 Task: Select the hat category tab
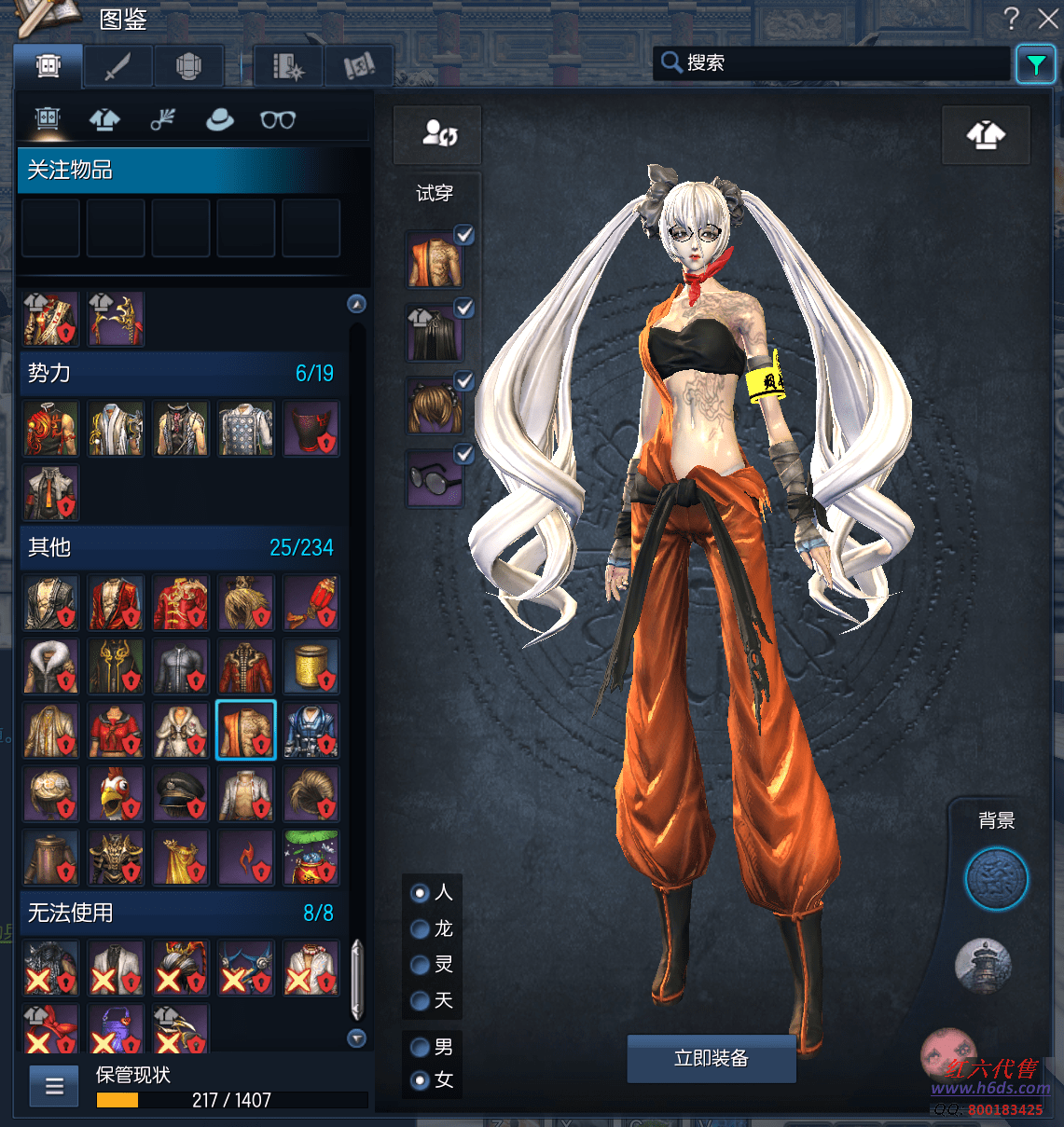[x=220, y=119]
